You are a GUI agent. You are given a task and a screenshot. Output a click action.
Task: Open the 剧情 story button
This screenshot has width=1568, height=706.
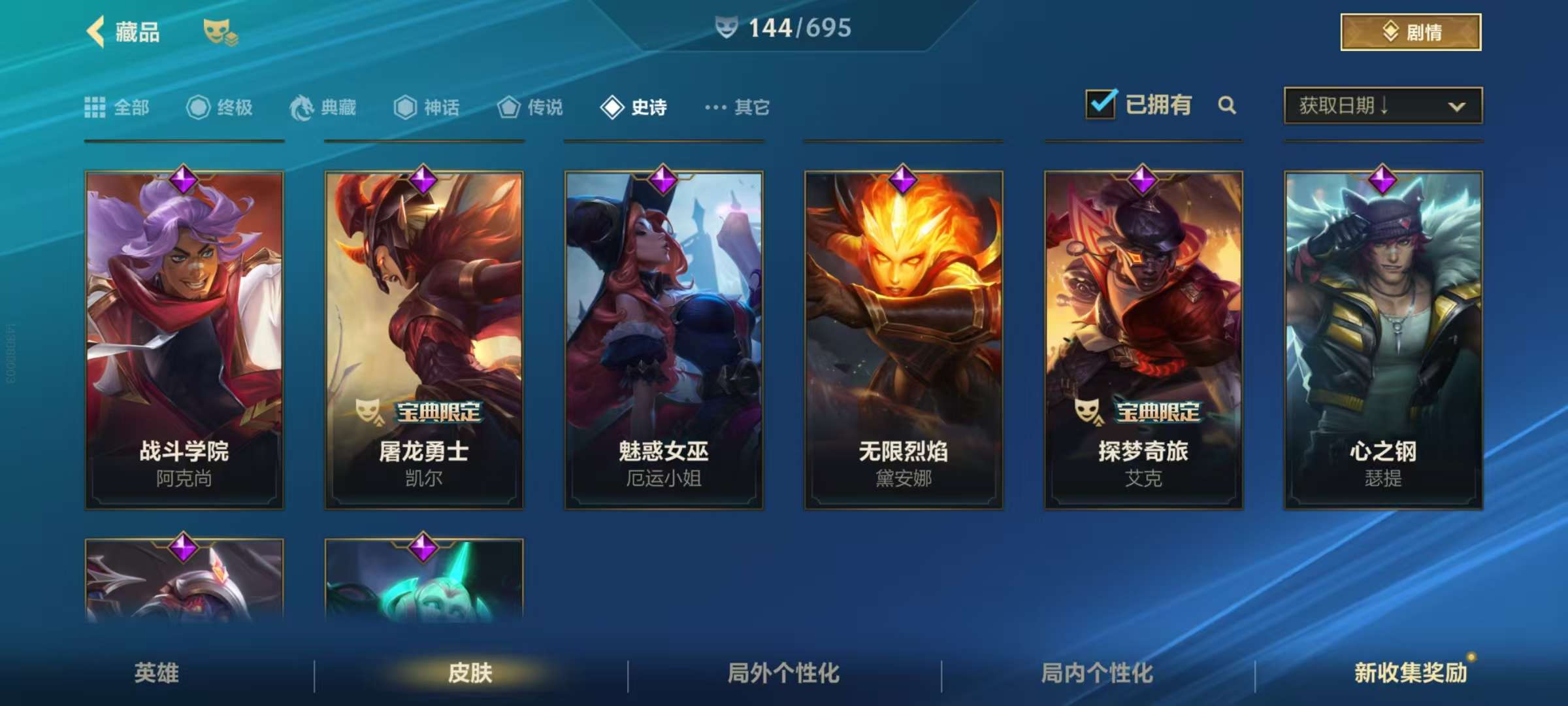(x=1411, y=32)
